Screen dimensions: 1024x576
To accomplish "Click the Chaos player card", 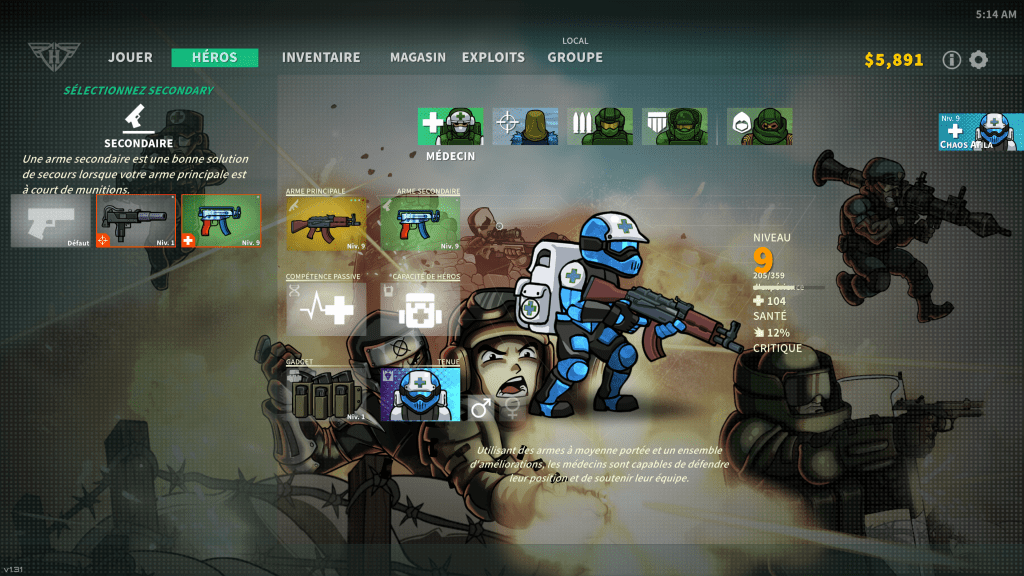I will tap(980, 132).
